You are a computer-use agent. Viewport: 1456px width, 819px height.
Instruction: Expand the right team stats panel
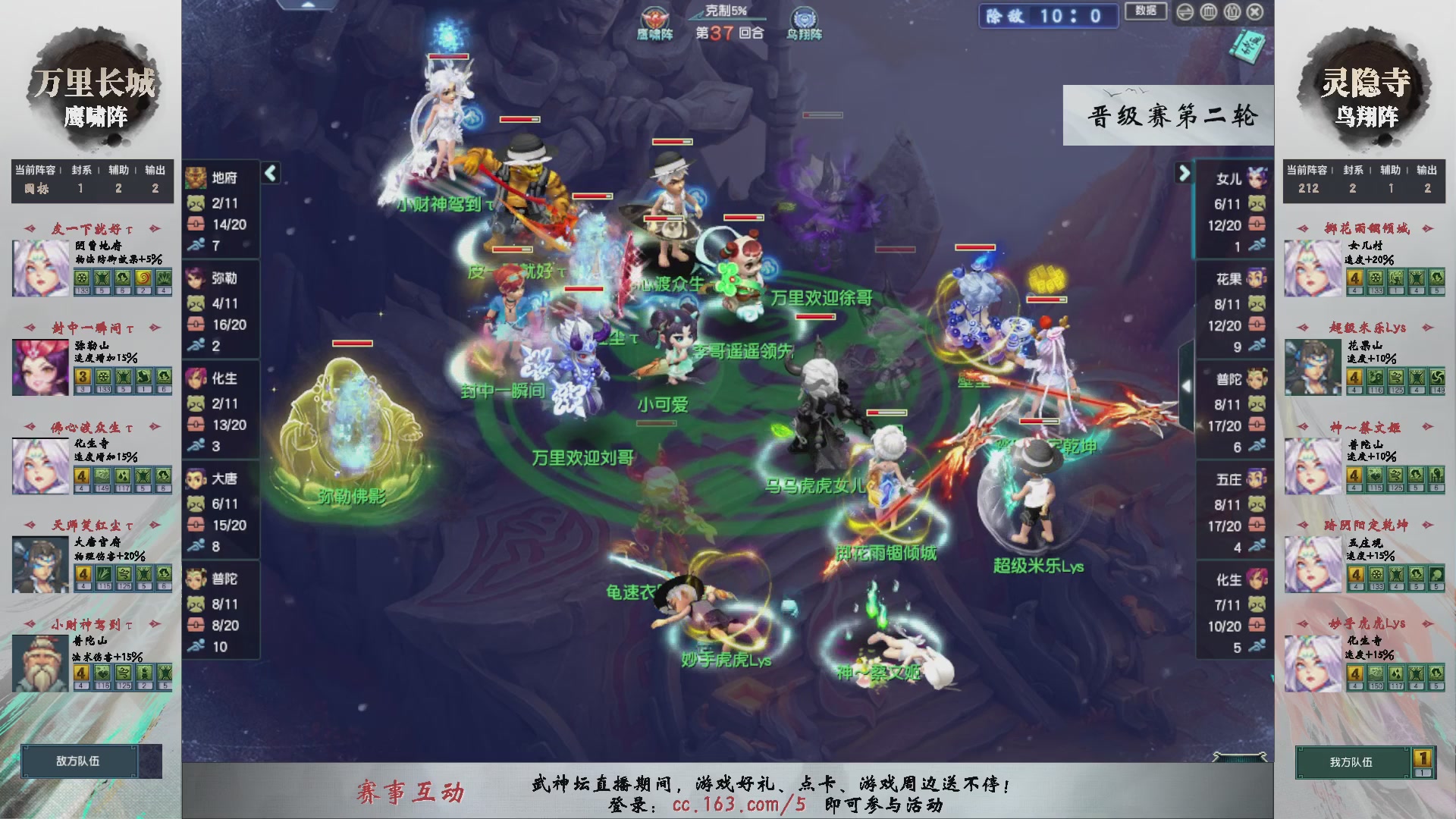click(x=1183, y=173)
